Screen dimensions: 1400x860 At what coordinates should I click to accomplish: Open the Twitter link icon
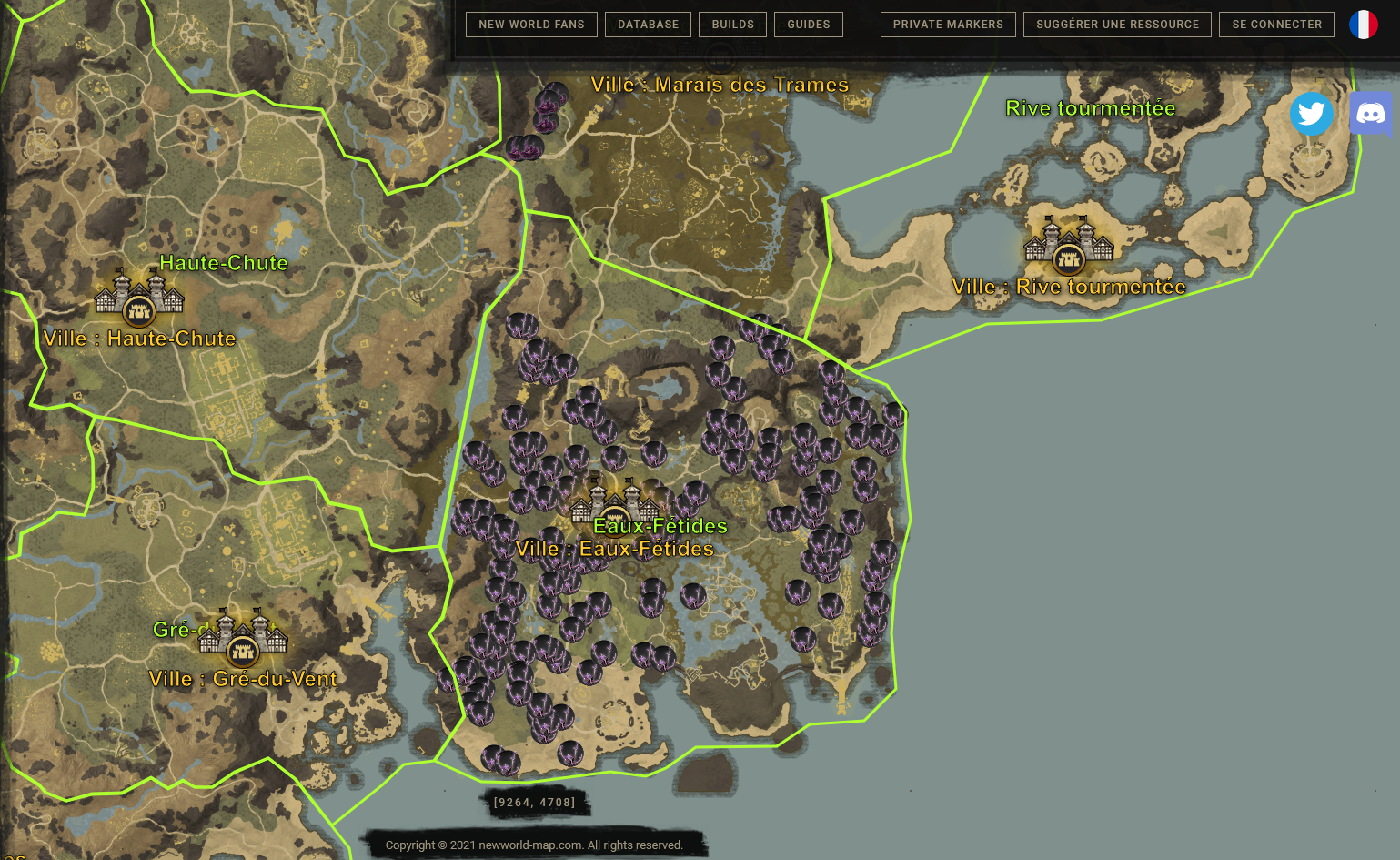[x=1311, y=114]
